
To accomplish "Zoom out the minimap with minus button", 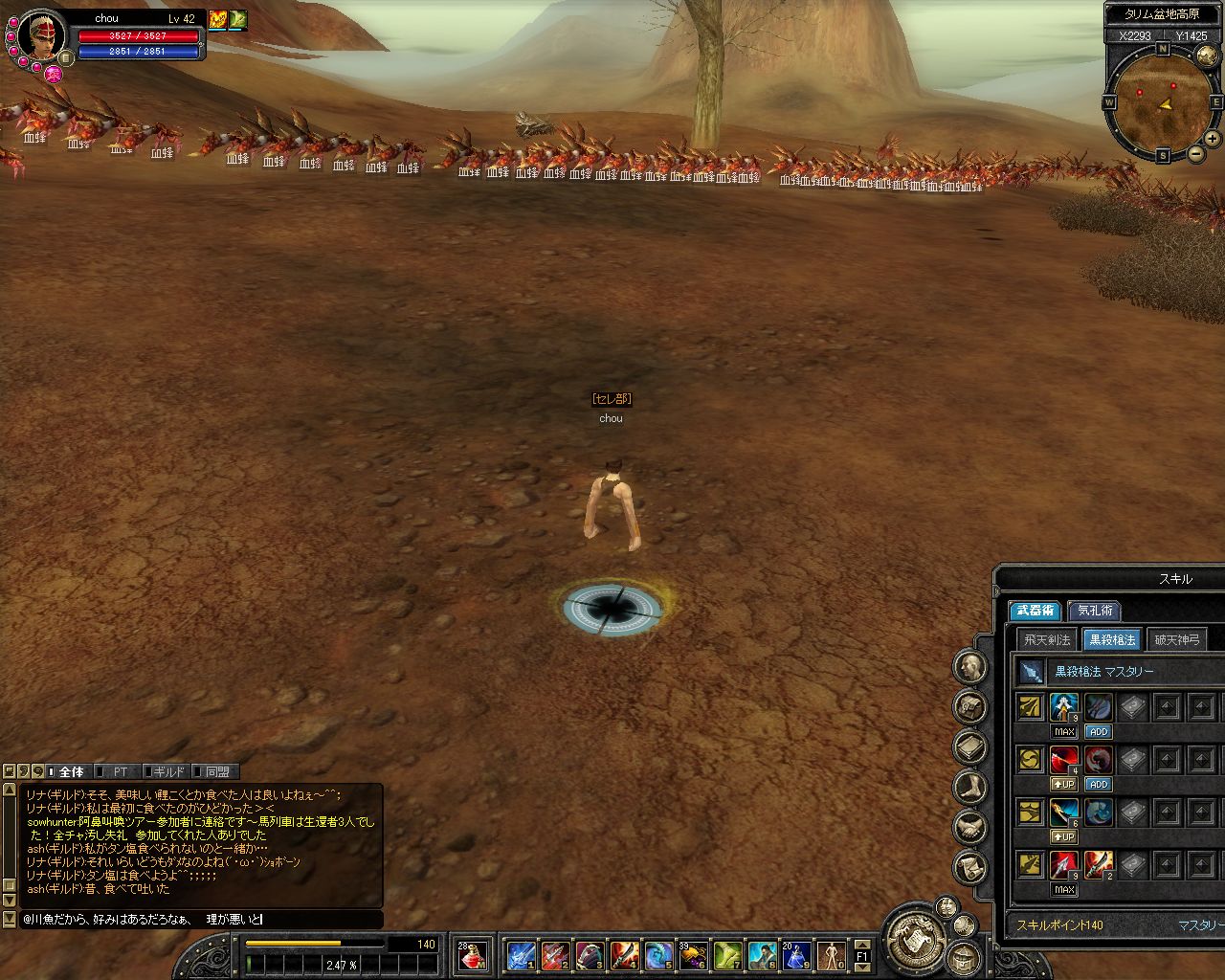I will coord(1195,155).
